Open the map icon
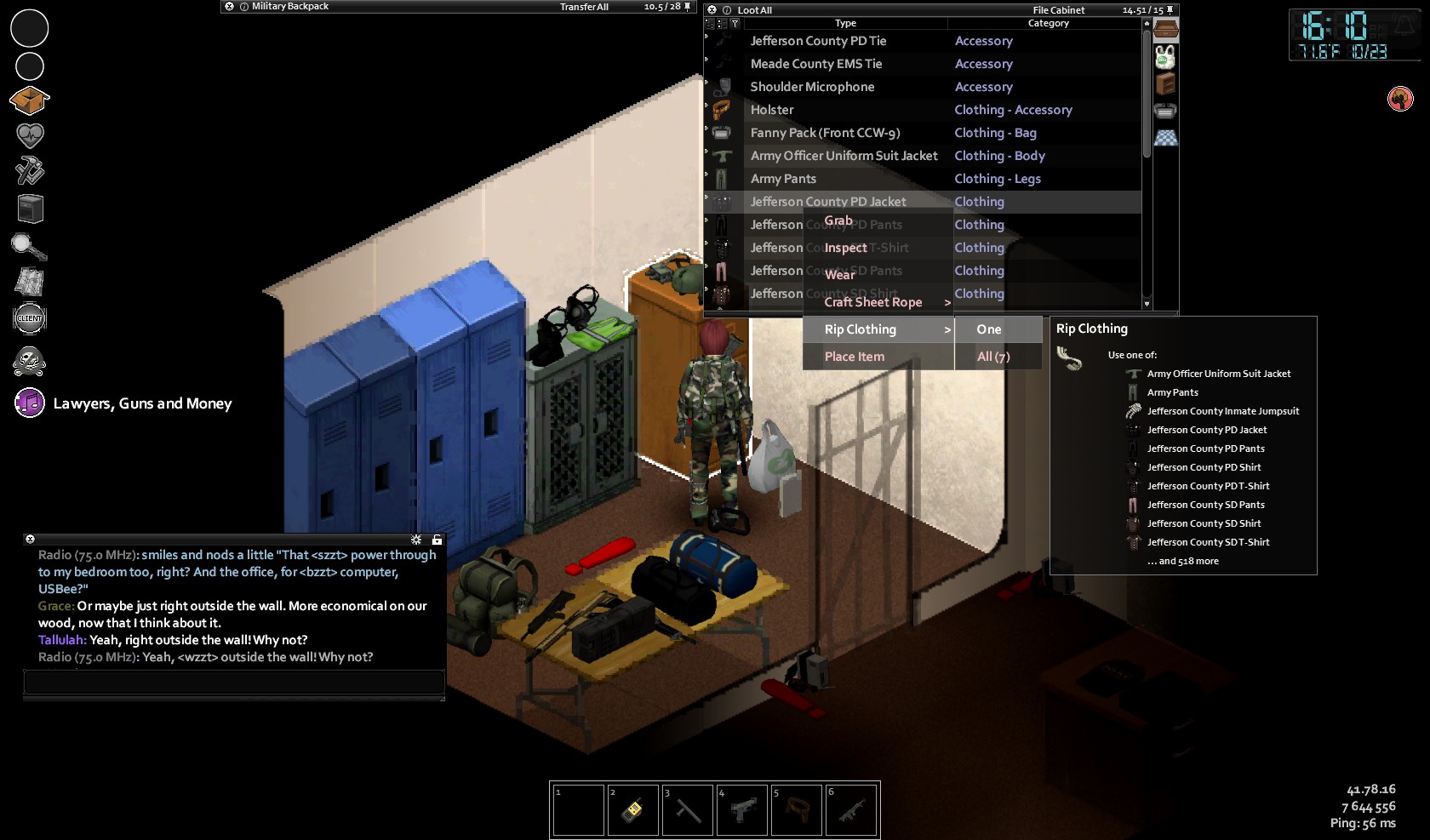This screenshot has height=840, width=1430. (x=29, y=282)
